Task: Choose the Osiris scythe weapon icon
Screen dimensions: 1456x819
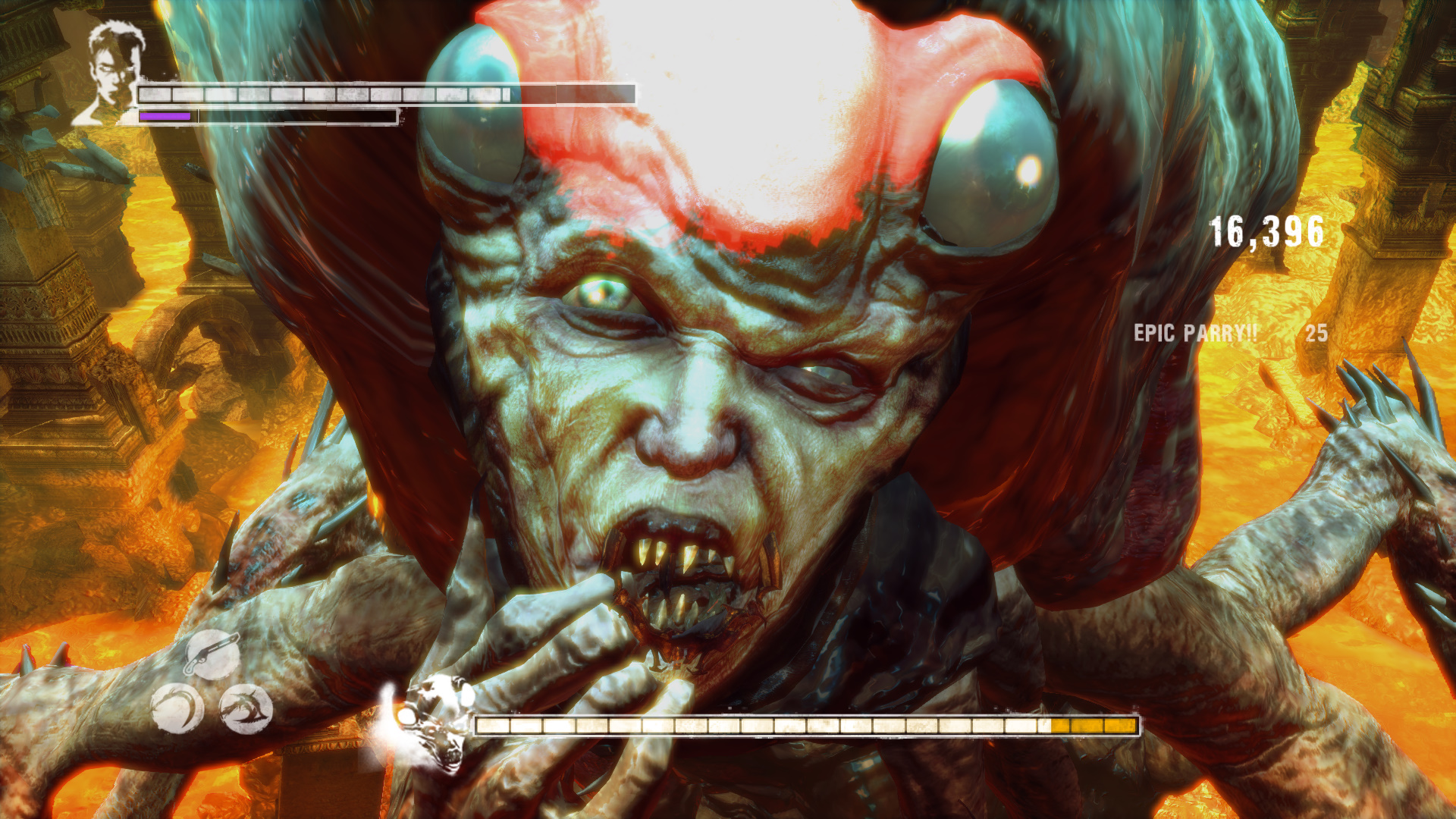Action: coord(177,710)
